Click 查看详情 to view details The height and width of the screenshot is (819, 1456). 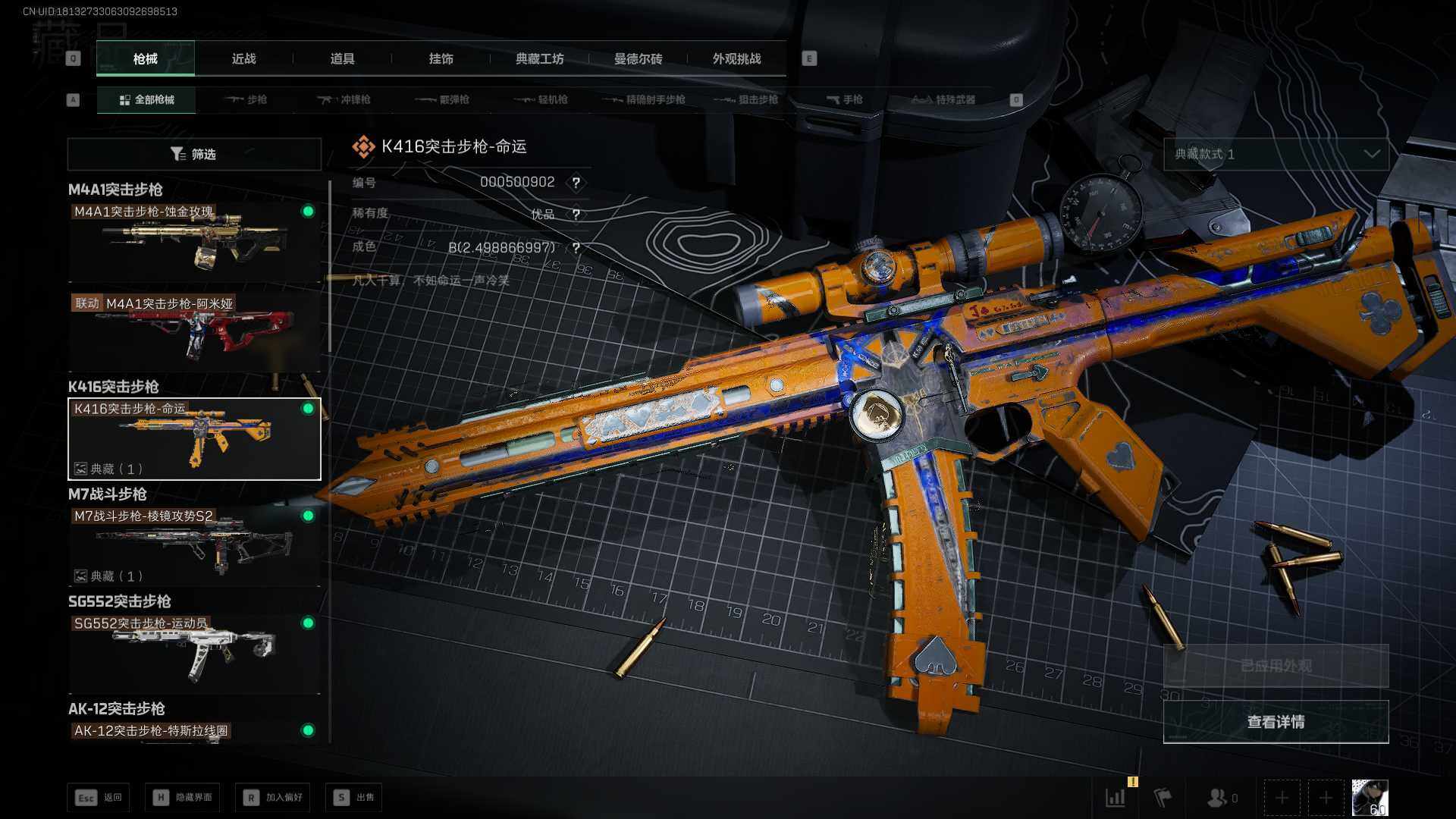1276,722
